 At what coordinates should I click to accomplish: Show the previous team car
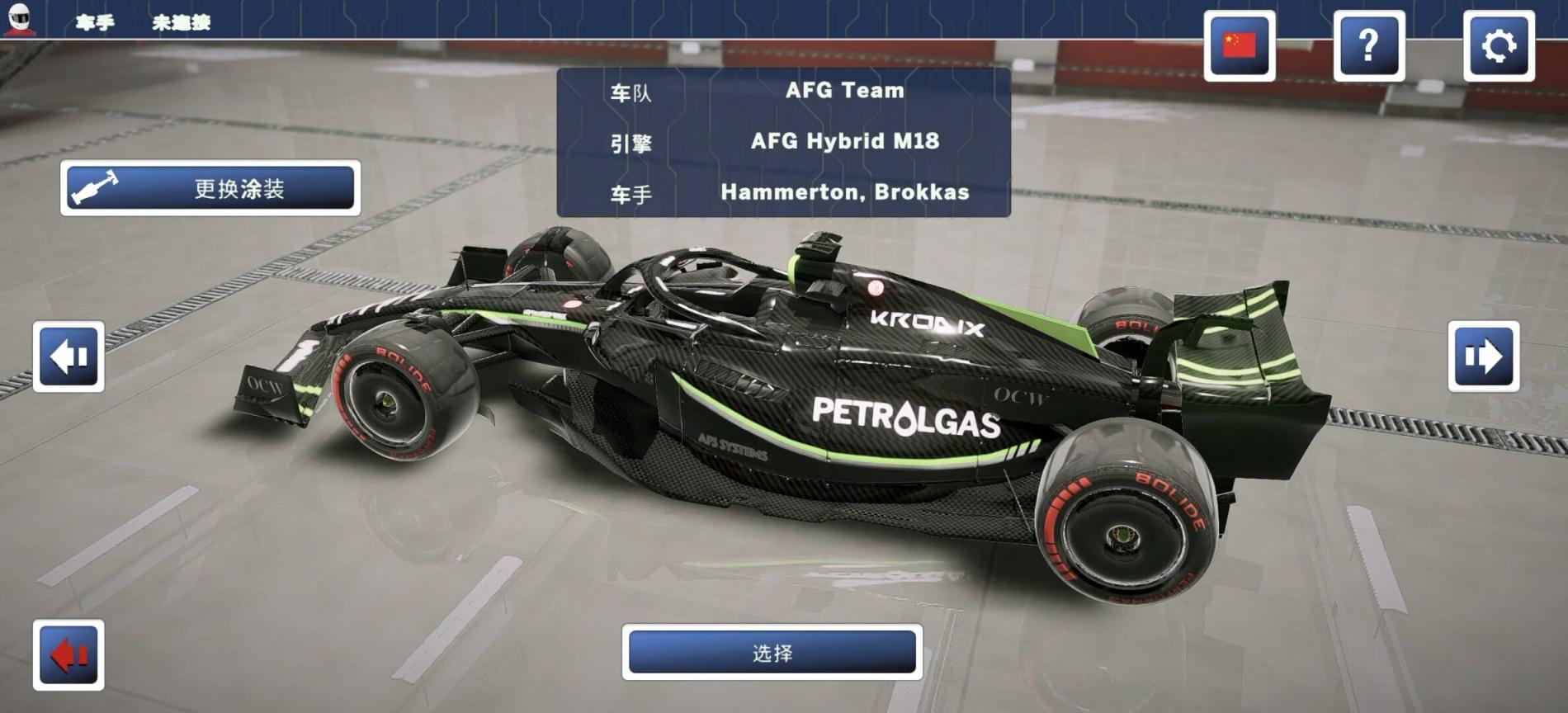68,356
